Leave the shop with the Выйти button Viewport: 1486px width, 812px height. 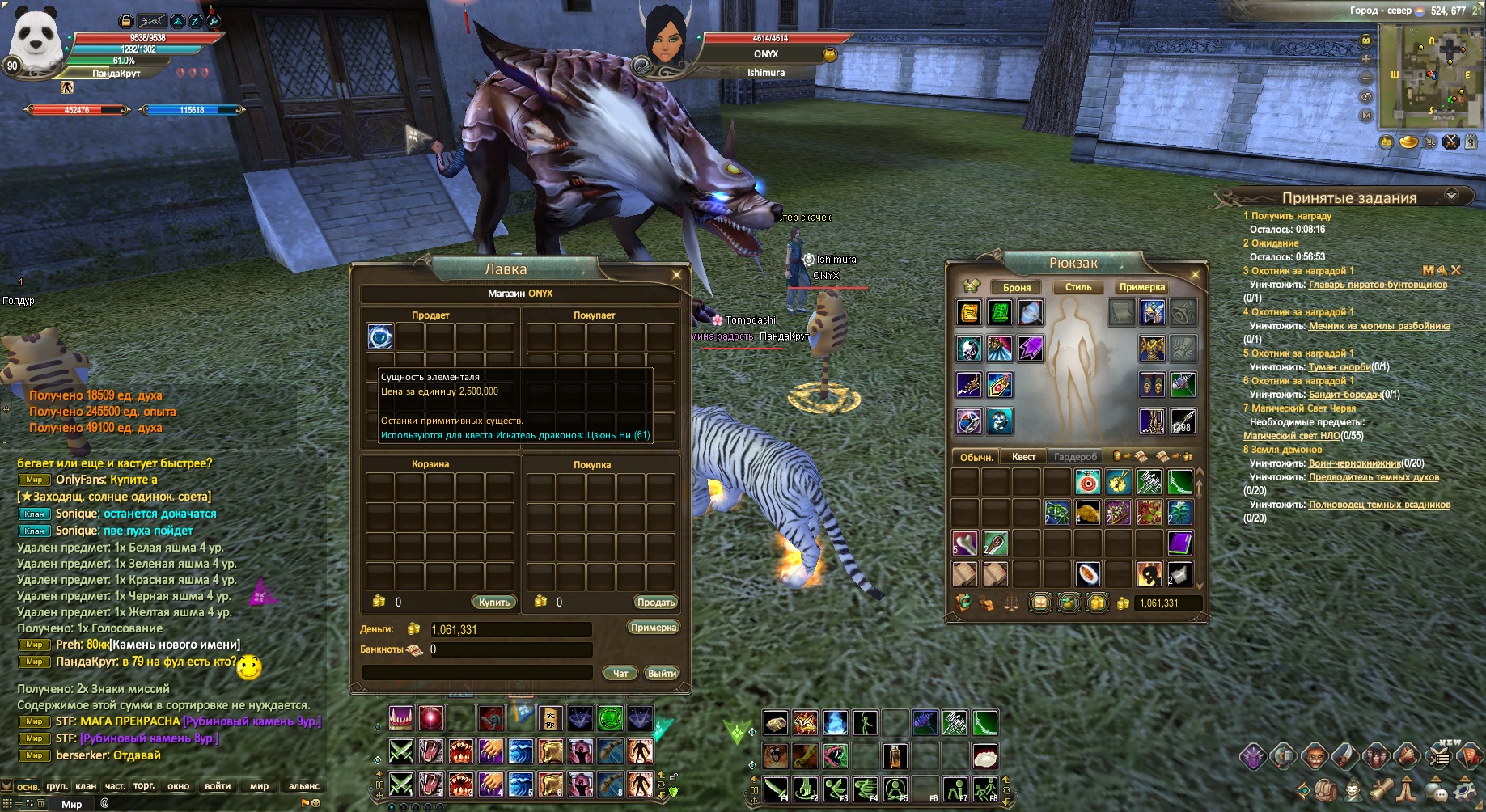(661, 674)
